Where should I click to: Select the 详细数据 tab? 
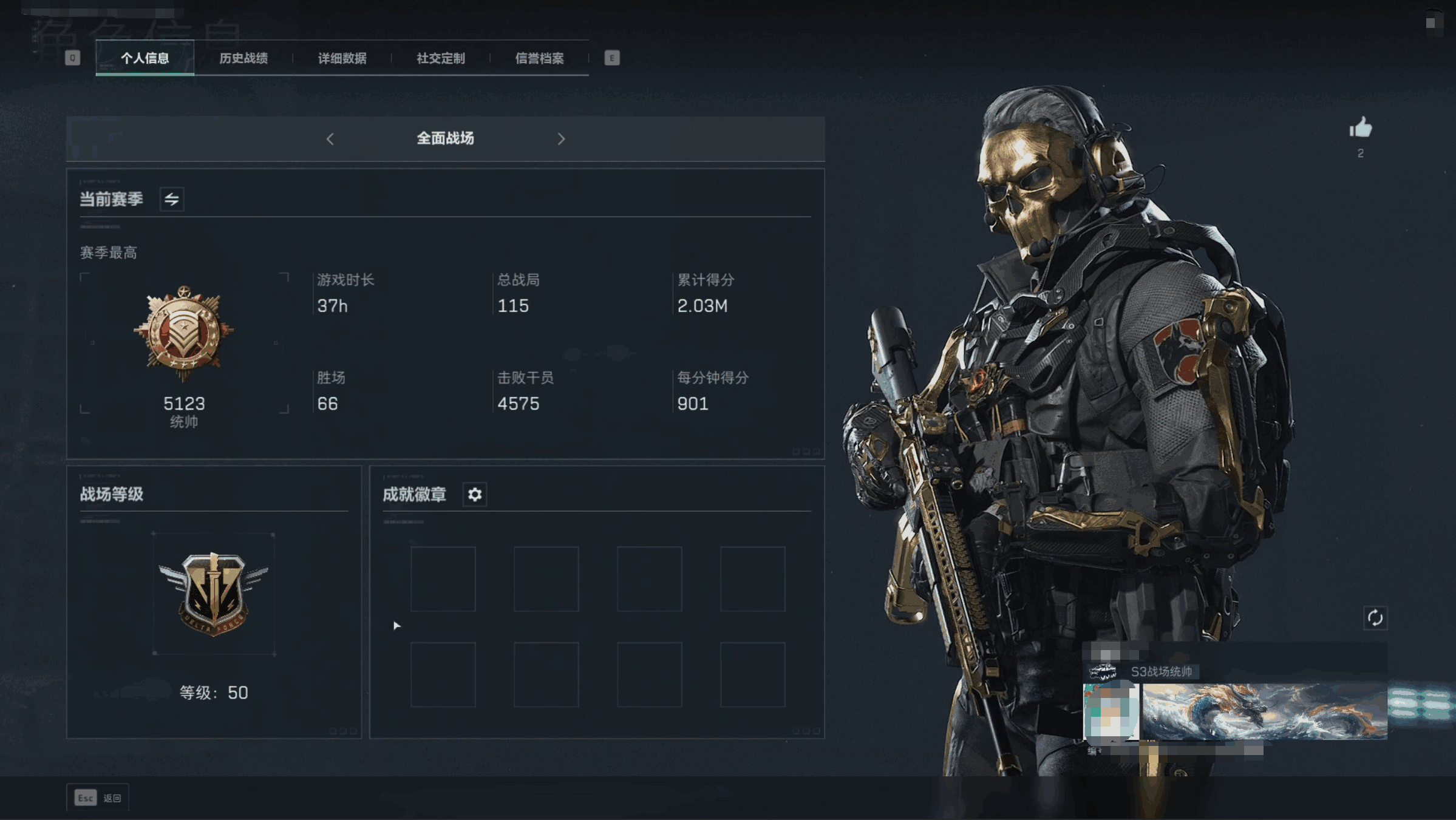[342, 58]
